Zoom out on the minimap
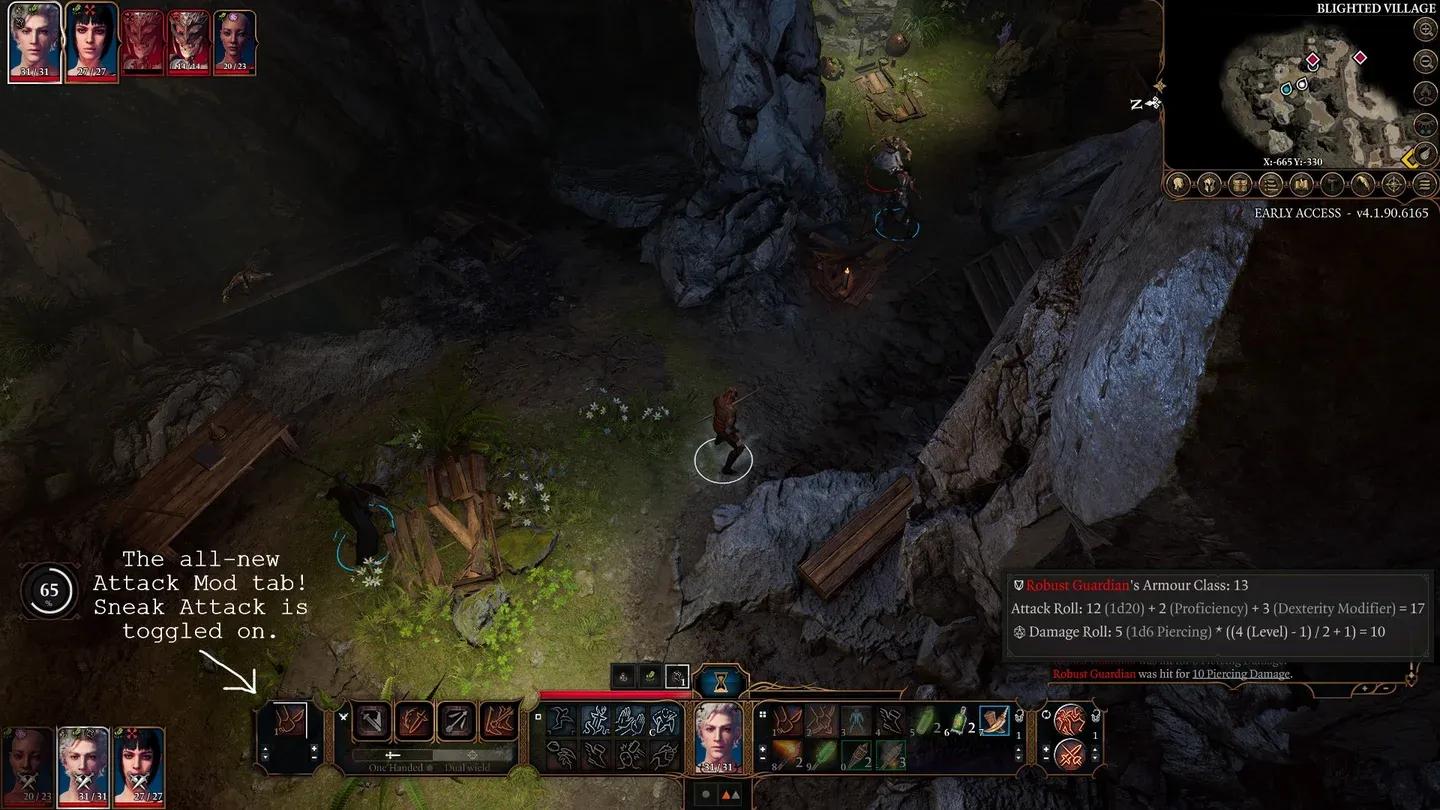Viewport: 1440px width, 810px height. (1425, 61)
